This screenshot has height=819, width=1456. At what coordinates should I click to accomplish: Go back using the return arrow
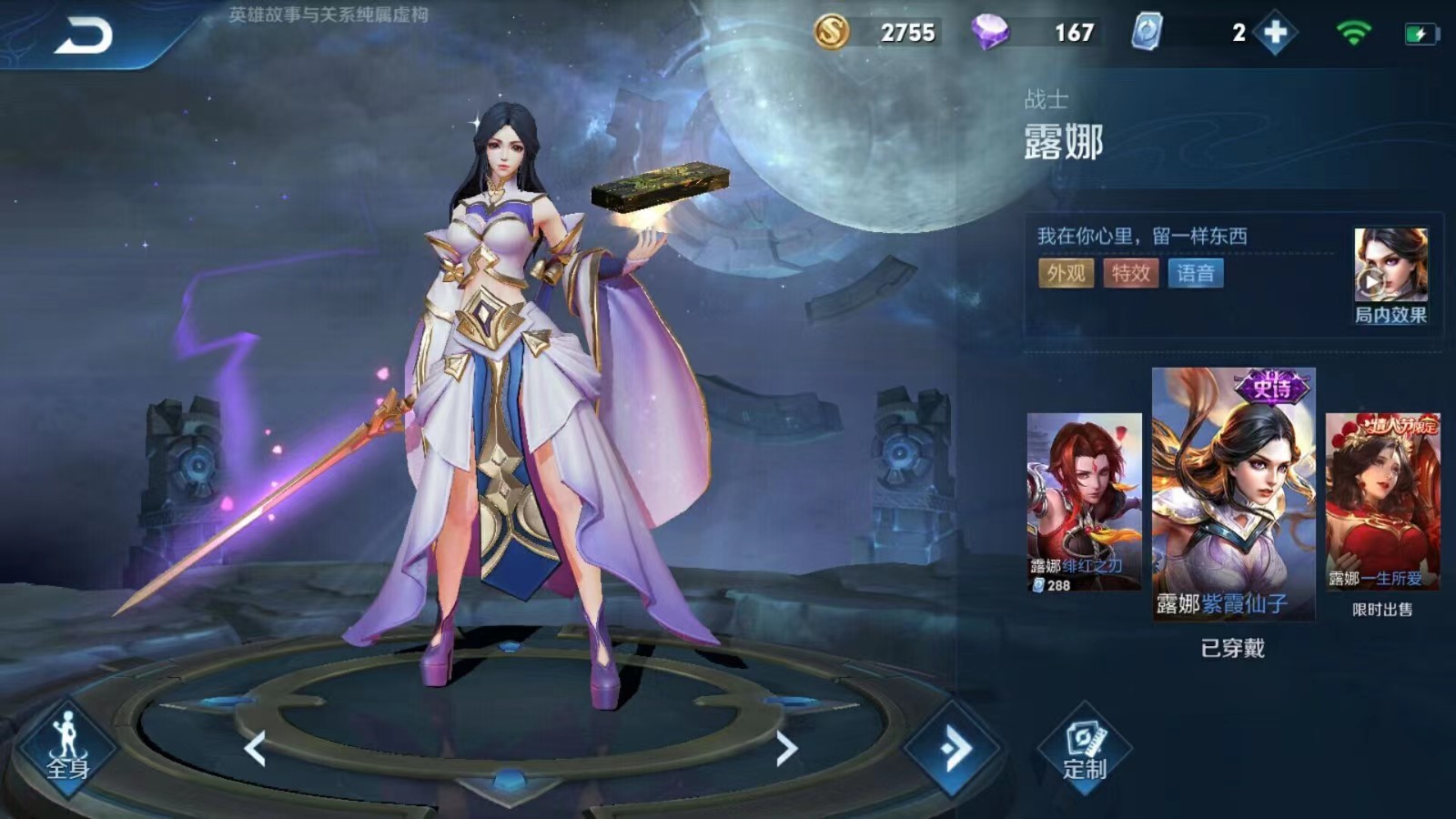84,36
